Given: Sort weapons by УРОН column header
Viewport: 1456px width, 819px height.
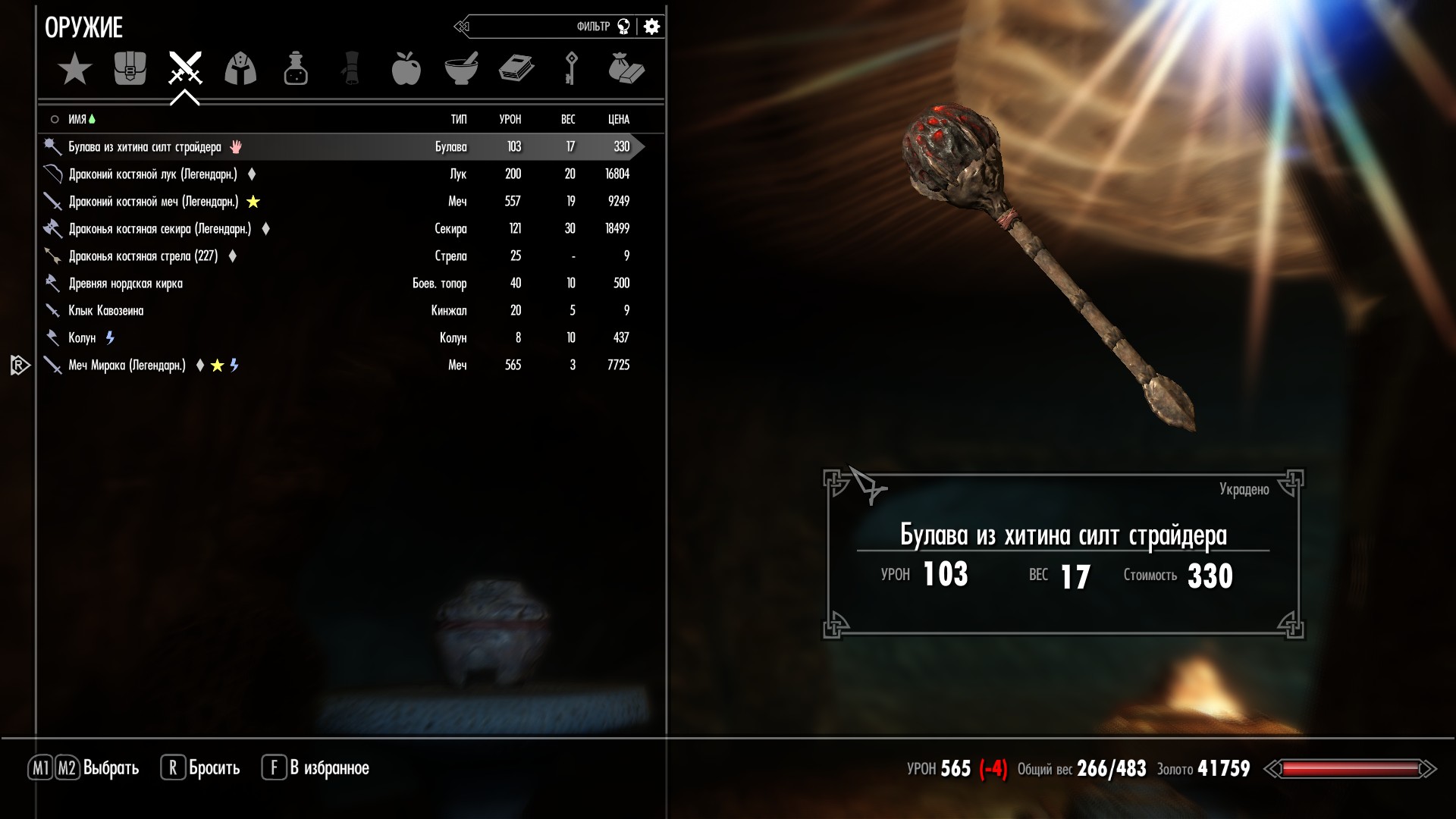Looking at the screenshot, I should point(510,119).
